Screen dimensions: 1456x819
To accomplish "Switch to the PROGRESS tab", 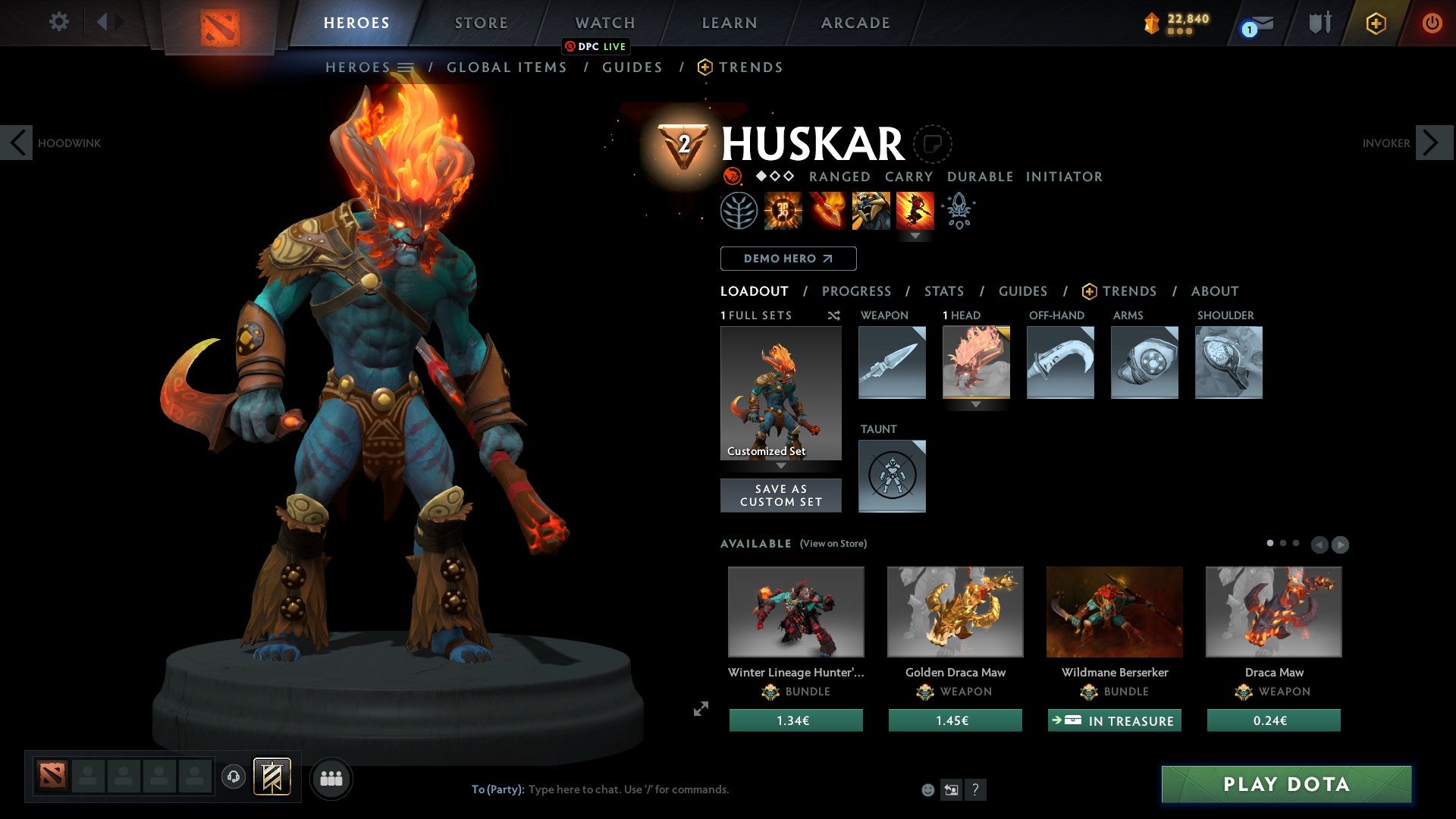I will (857, 290).
